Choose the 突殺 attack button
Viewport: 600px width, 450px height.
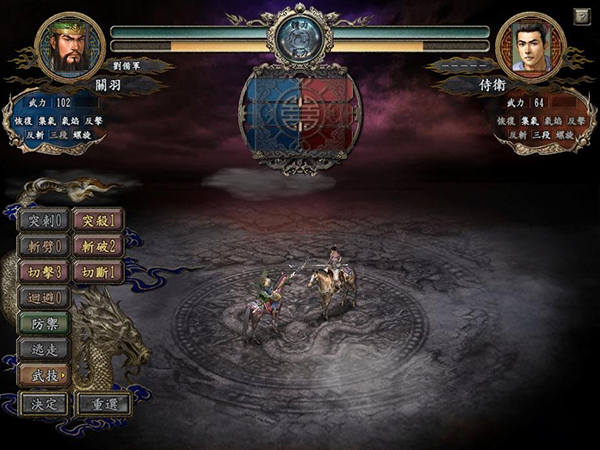coord(99,220)
